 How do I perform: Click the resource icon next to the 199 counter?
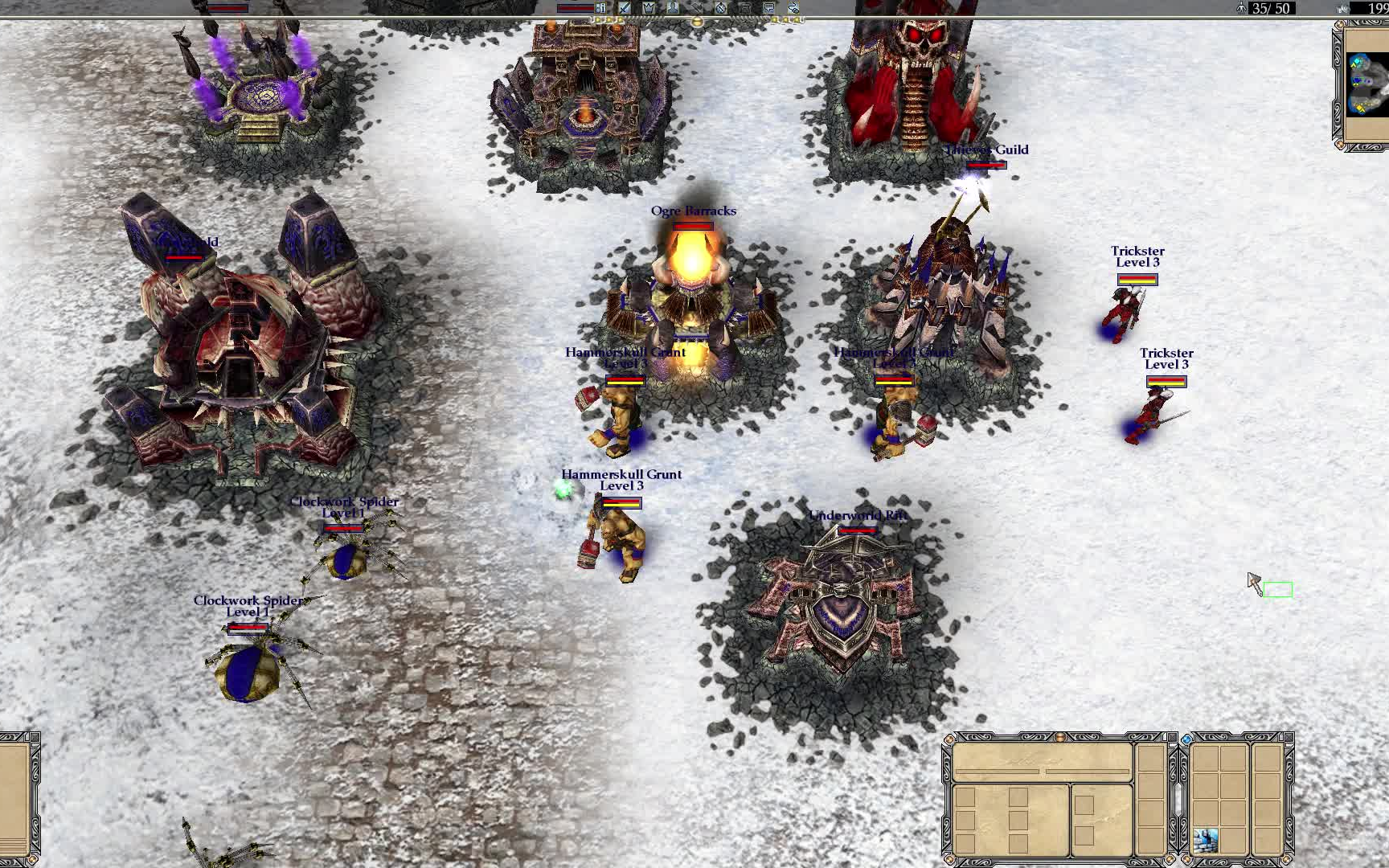pyautogui.click(x=1344, y=8)
